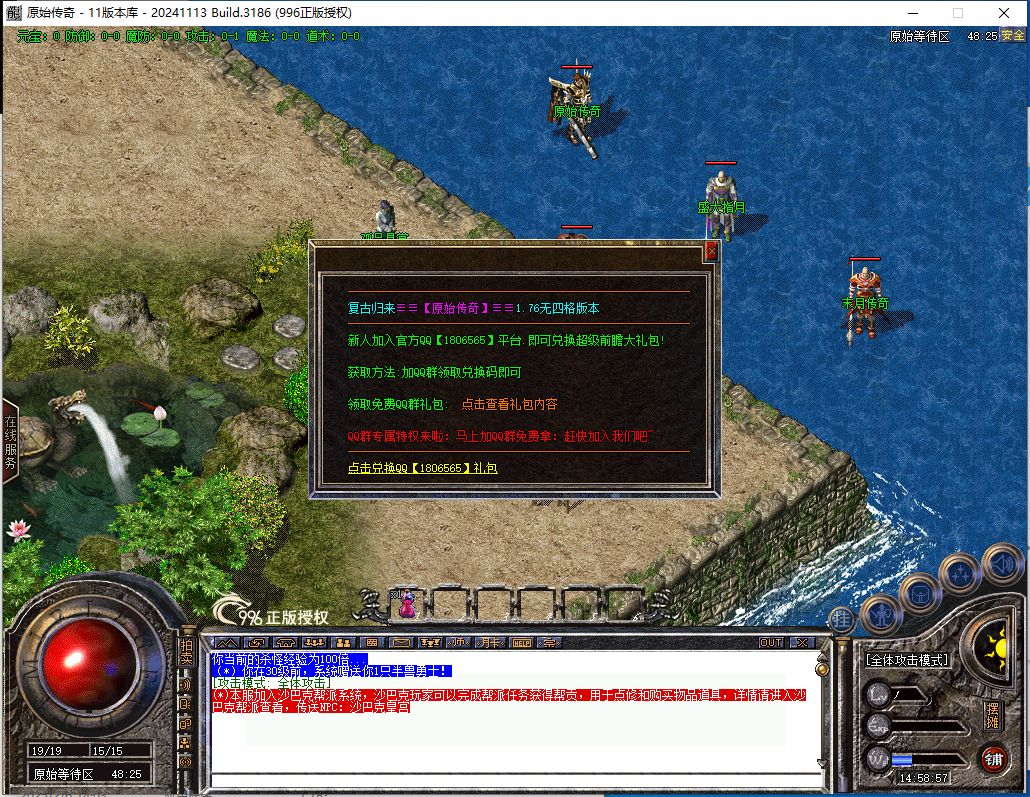
Task: Maximize the game window
Action: (x=958, y=13)
